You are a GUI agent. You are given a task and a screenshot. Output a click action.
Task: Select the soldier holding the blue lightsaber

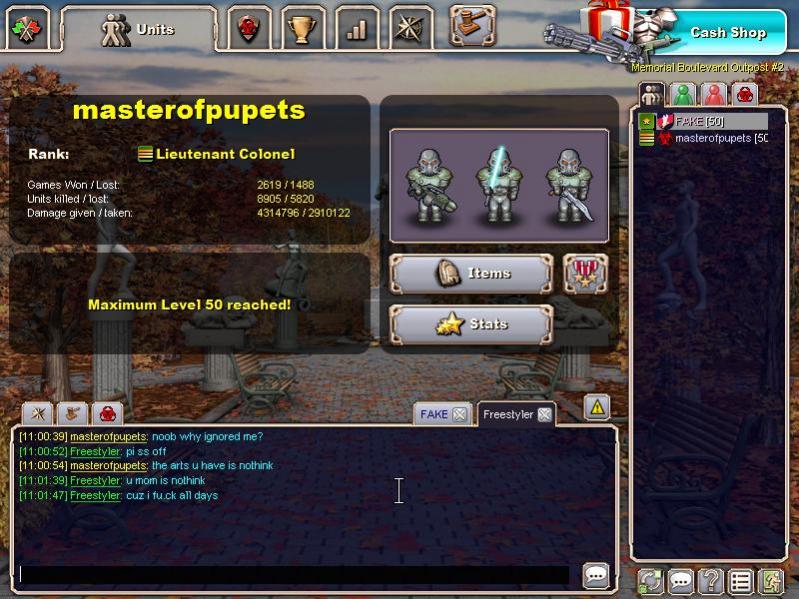point(499,184)
